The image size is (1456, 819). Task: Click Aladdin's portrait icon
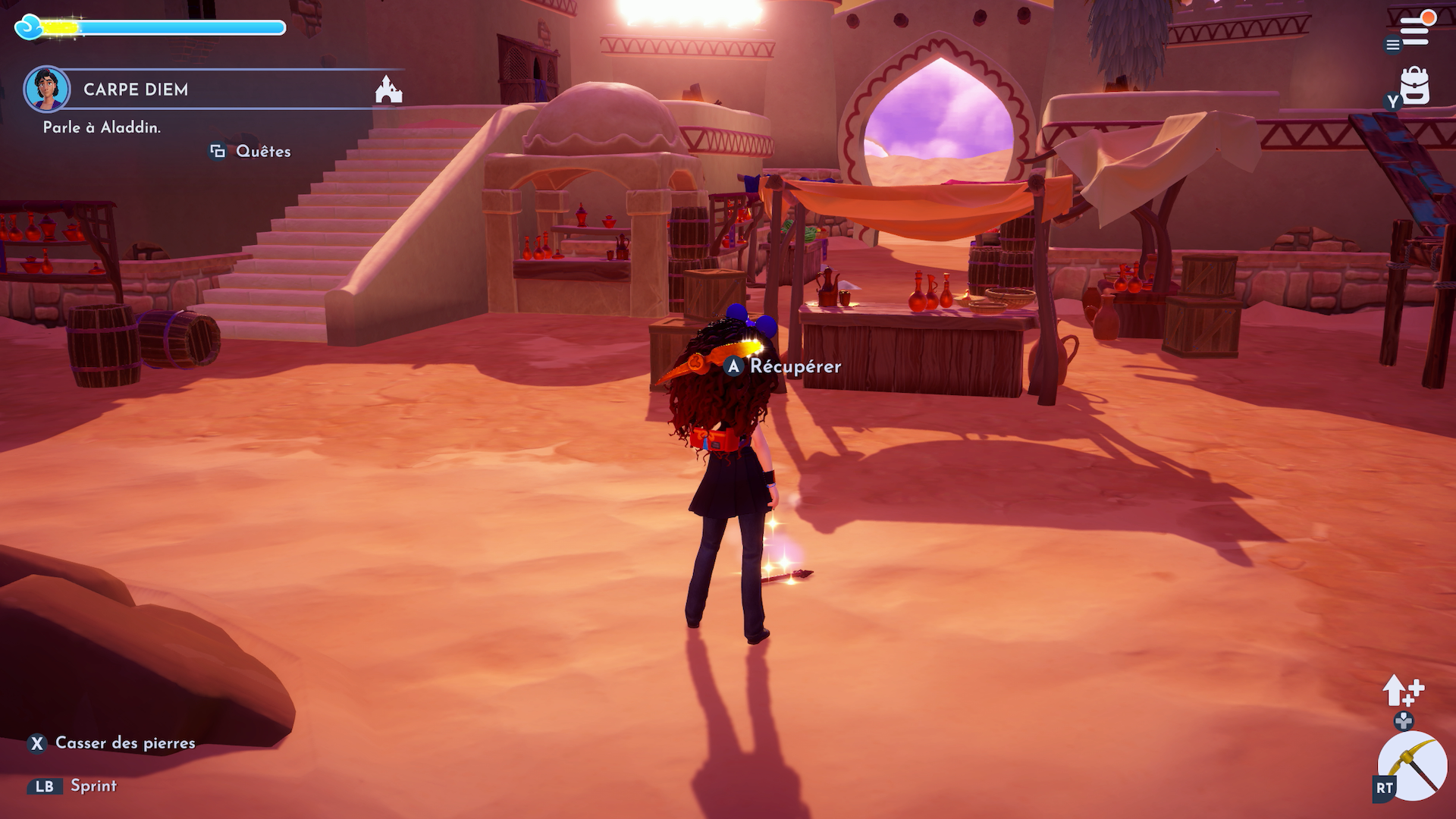(47, 89)
